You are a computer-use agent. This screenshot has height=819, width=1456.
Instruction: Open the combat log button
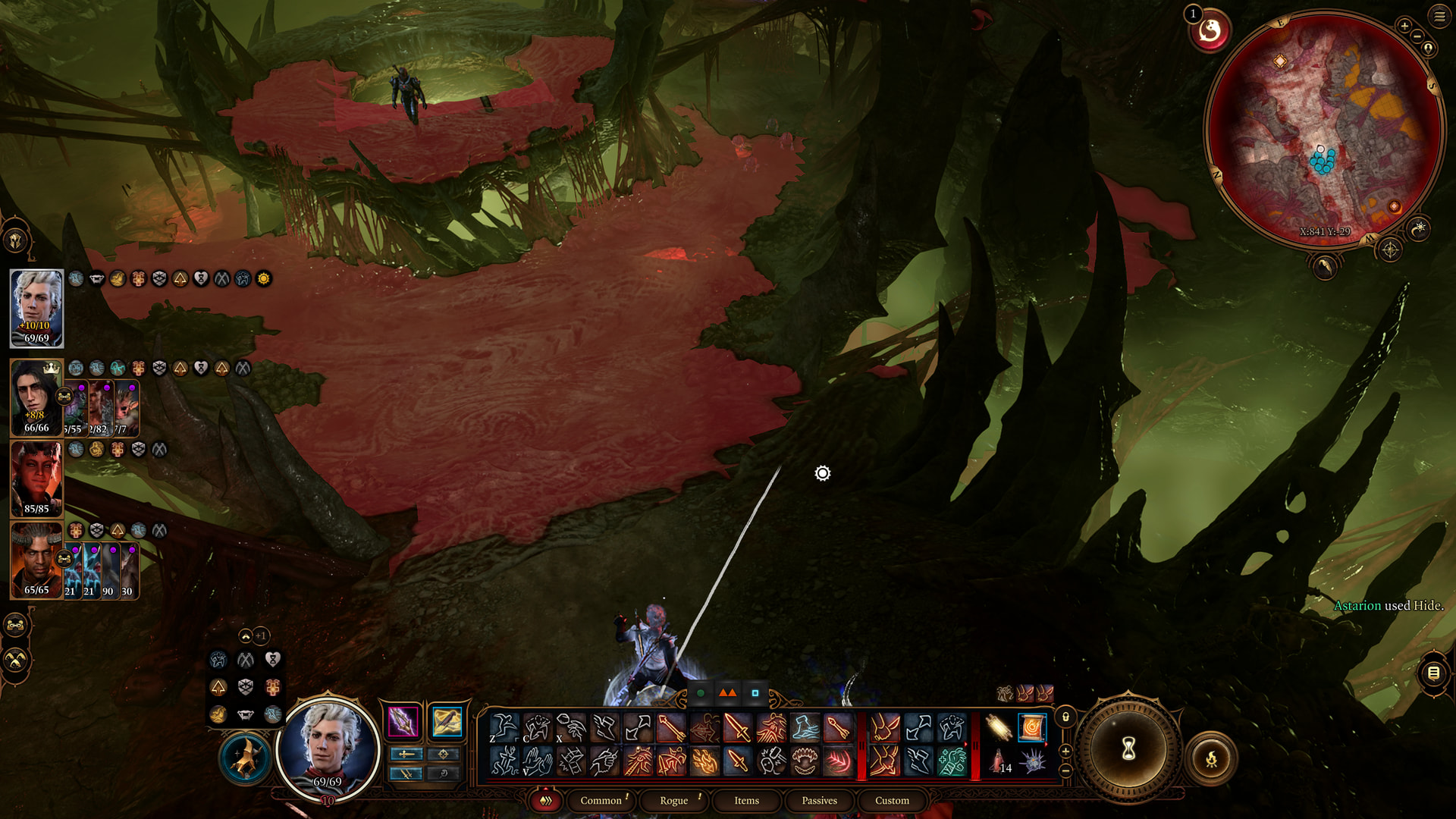click(x=1433, y=673)
